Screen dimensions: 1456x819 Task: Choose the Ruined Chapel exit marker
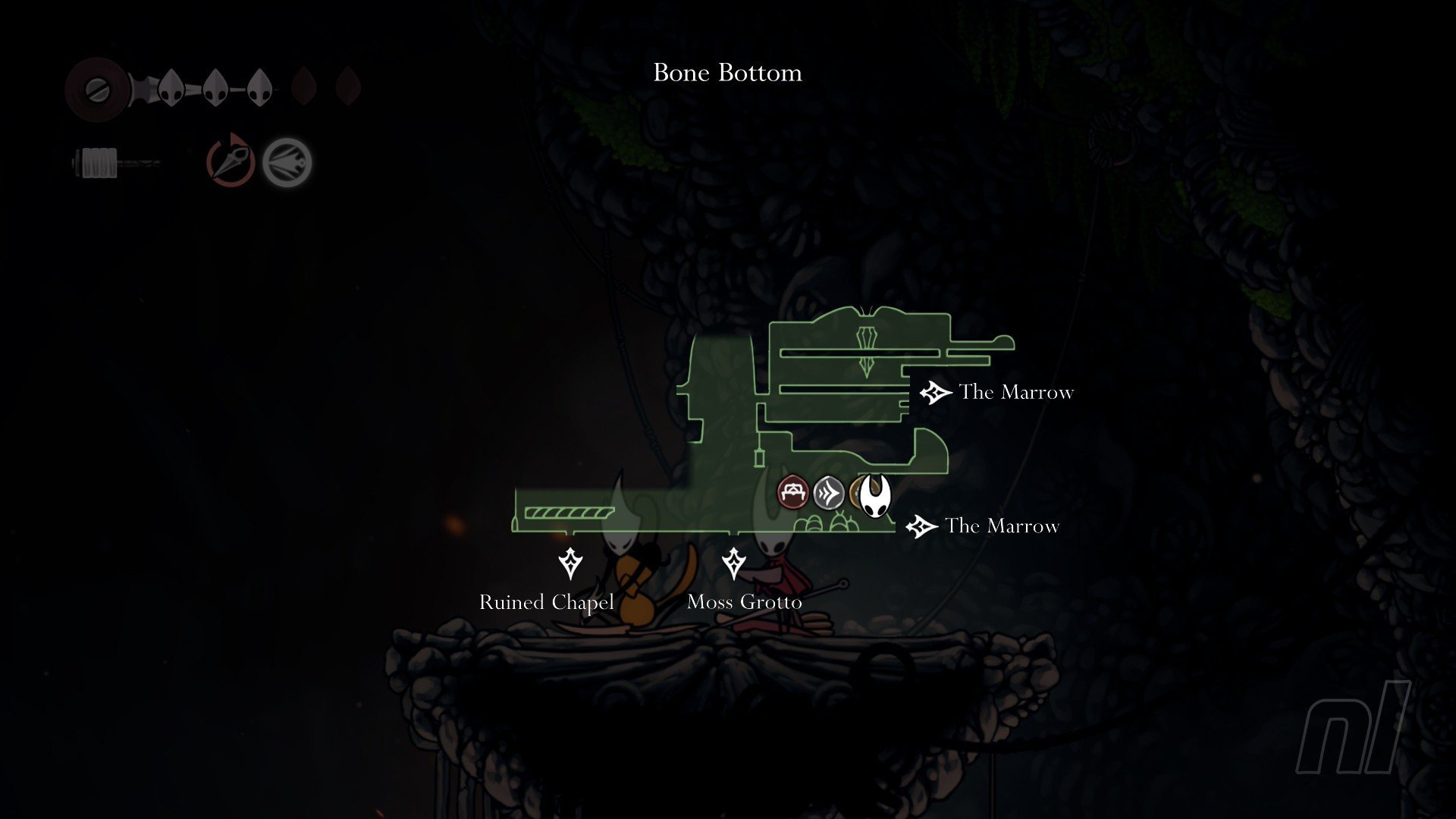pos(570,563)
